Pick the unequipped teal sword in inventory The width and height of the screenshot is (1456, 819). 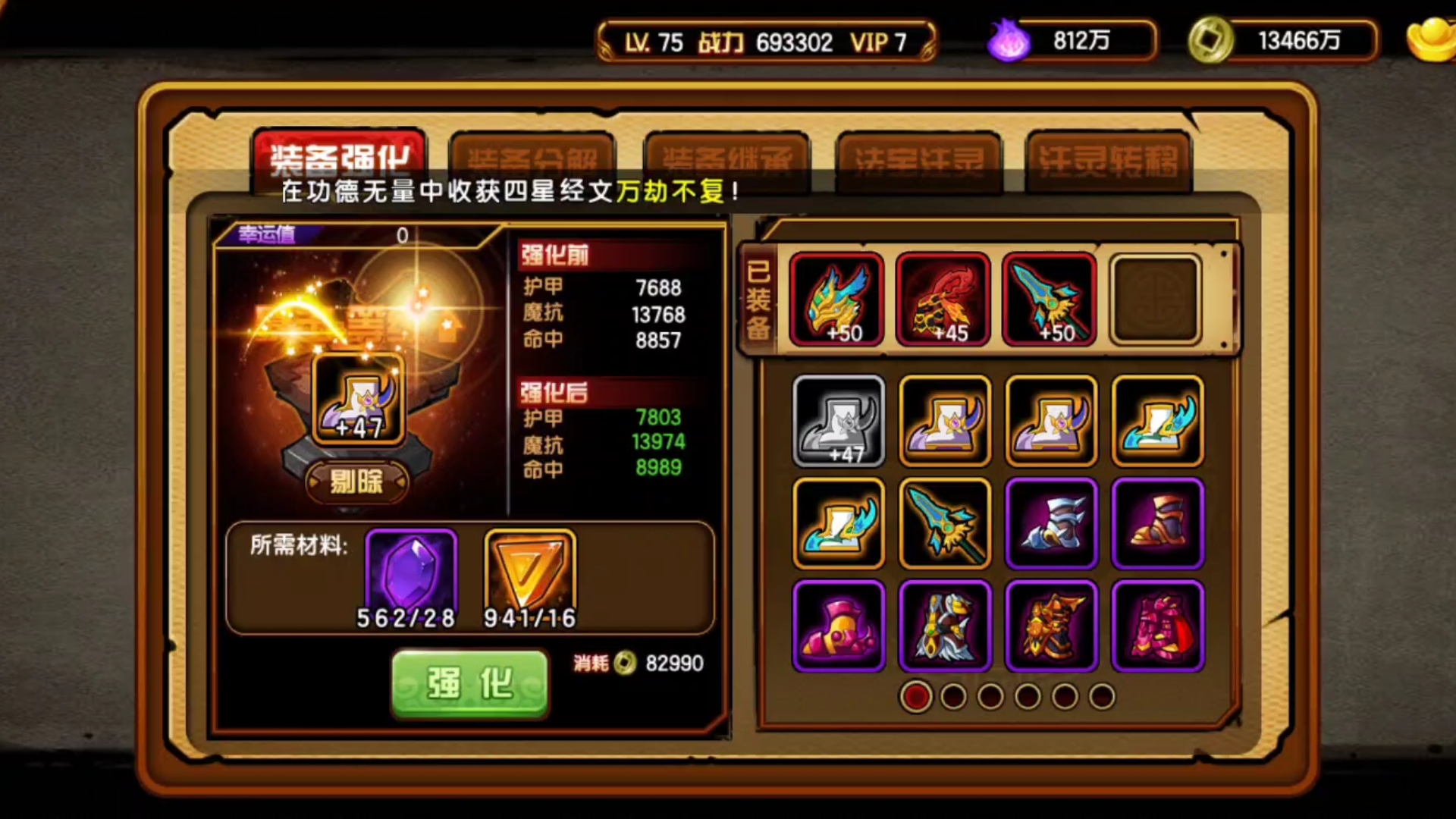pos(945,523)
